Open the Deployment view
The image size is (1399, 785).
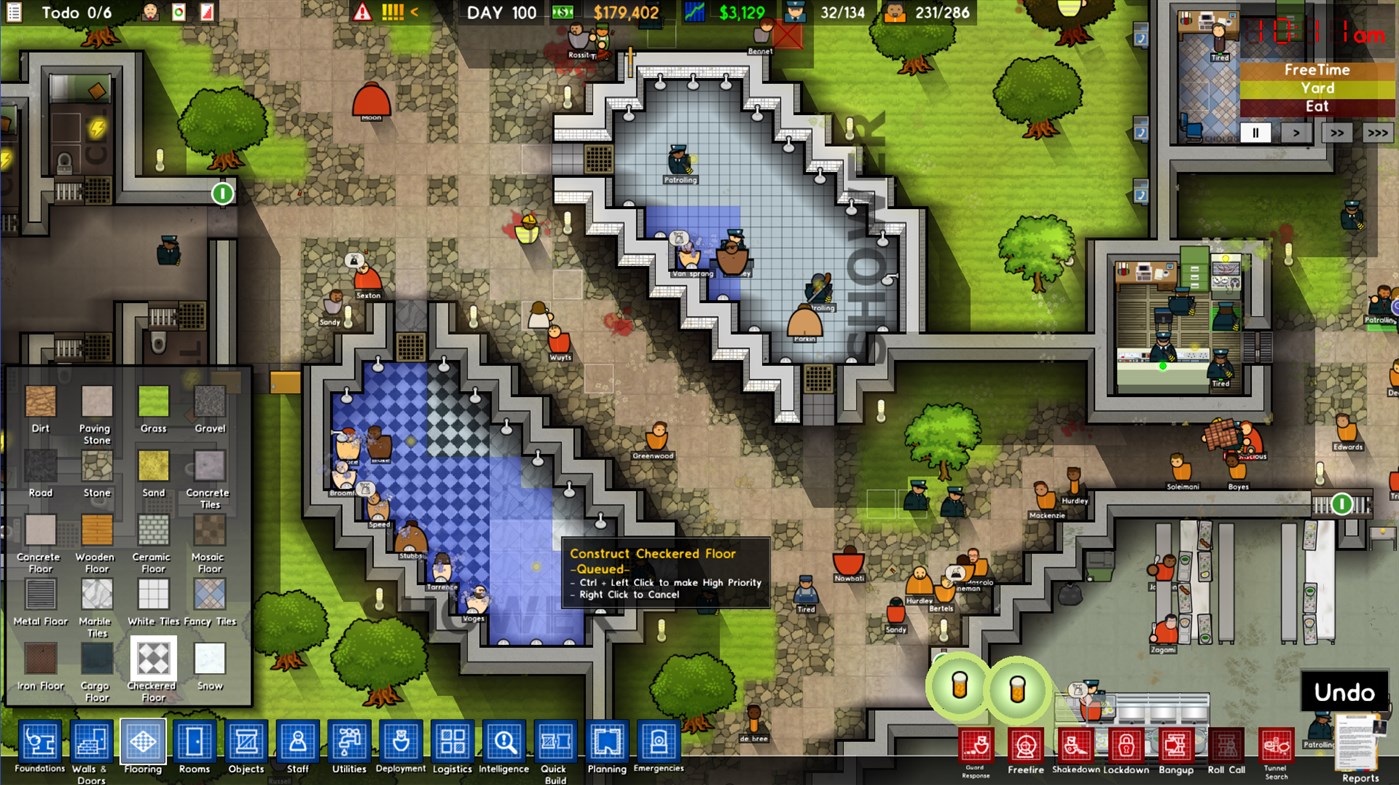(400, 742)
